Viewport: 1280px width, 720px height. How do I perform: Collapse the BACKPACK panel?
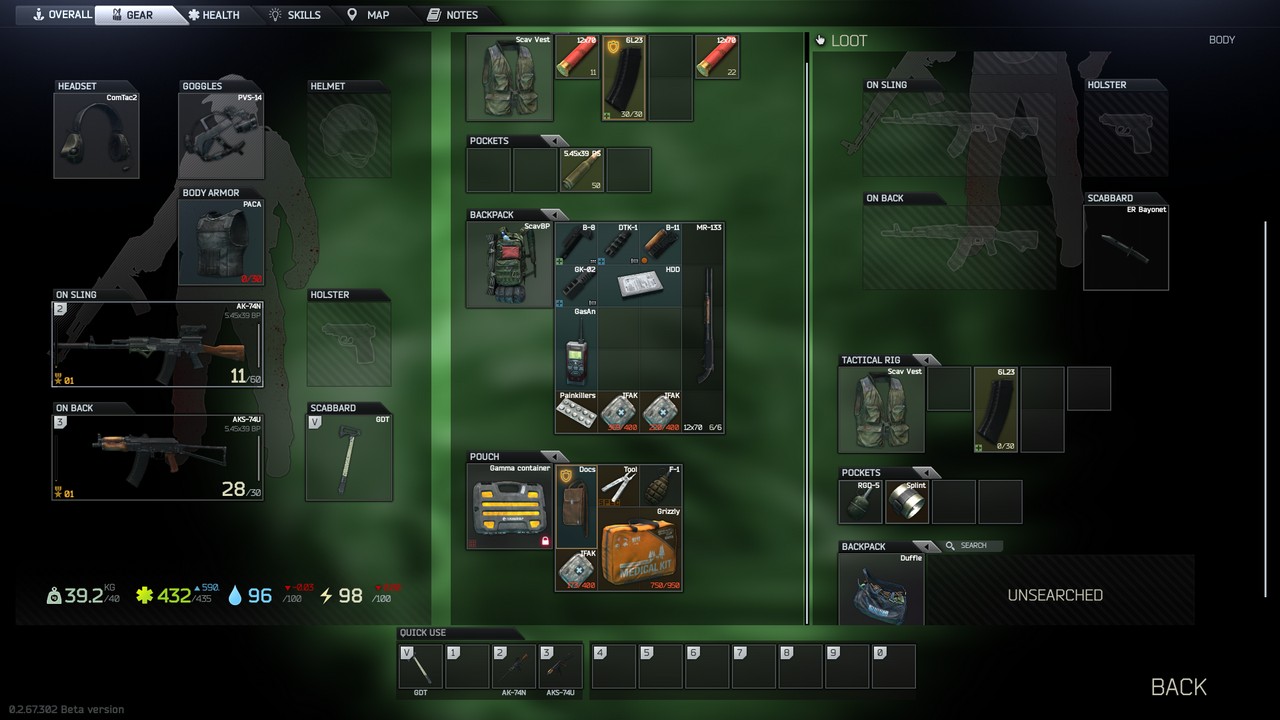coord(557,213)
